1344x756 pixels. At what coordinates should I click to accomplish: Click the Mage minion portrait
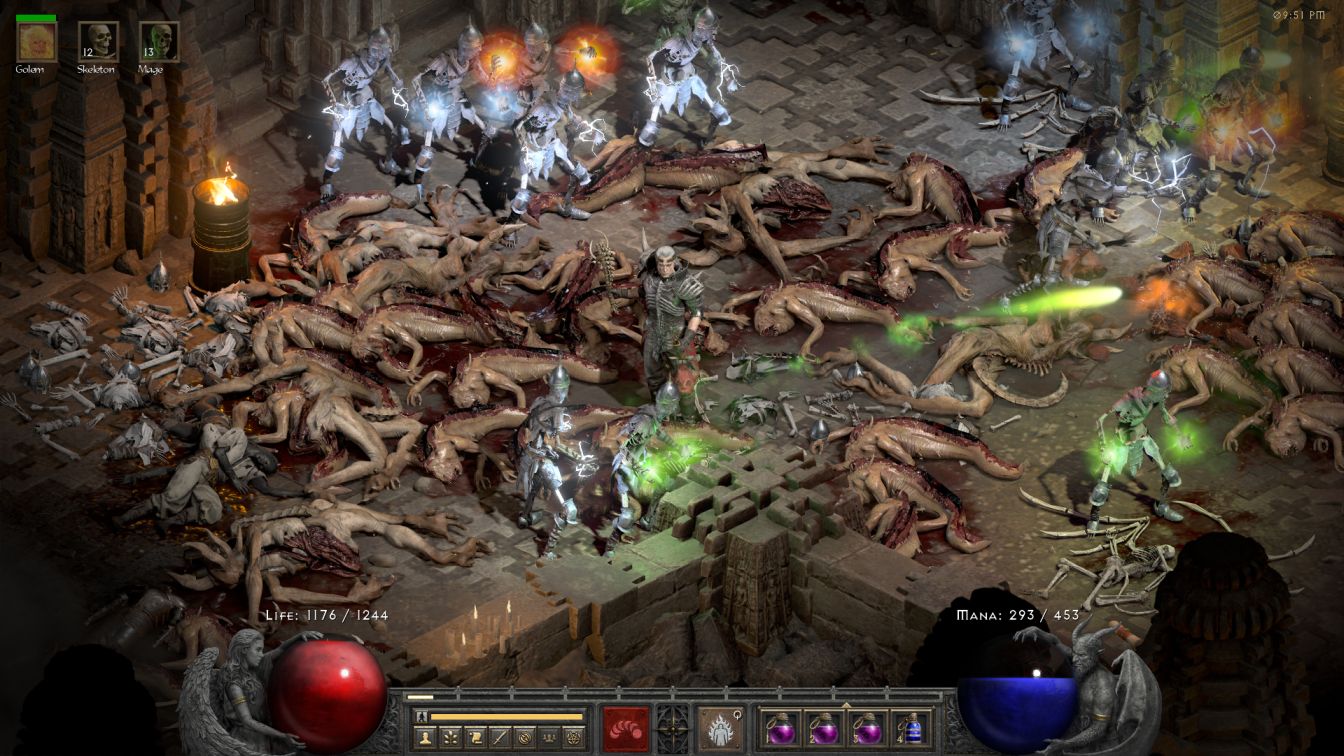[x=159, y=41]
